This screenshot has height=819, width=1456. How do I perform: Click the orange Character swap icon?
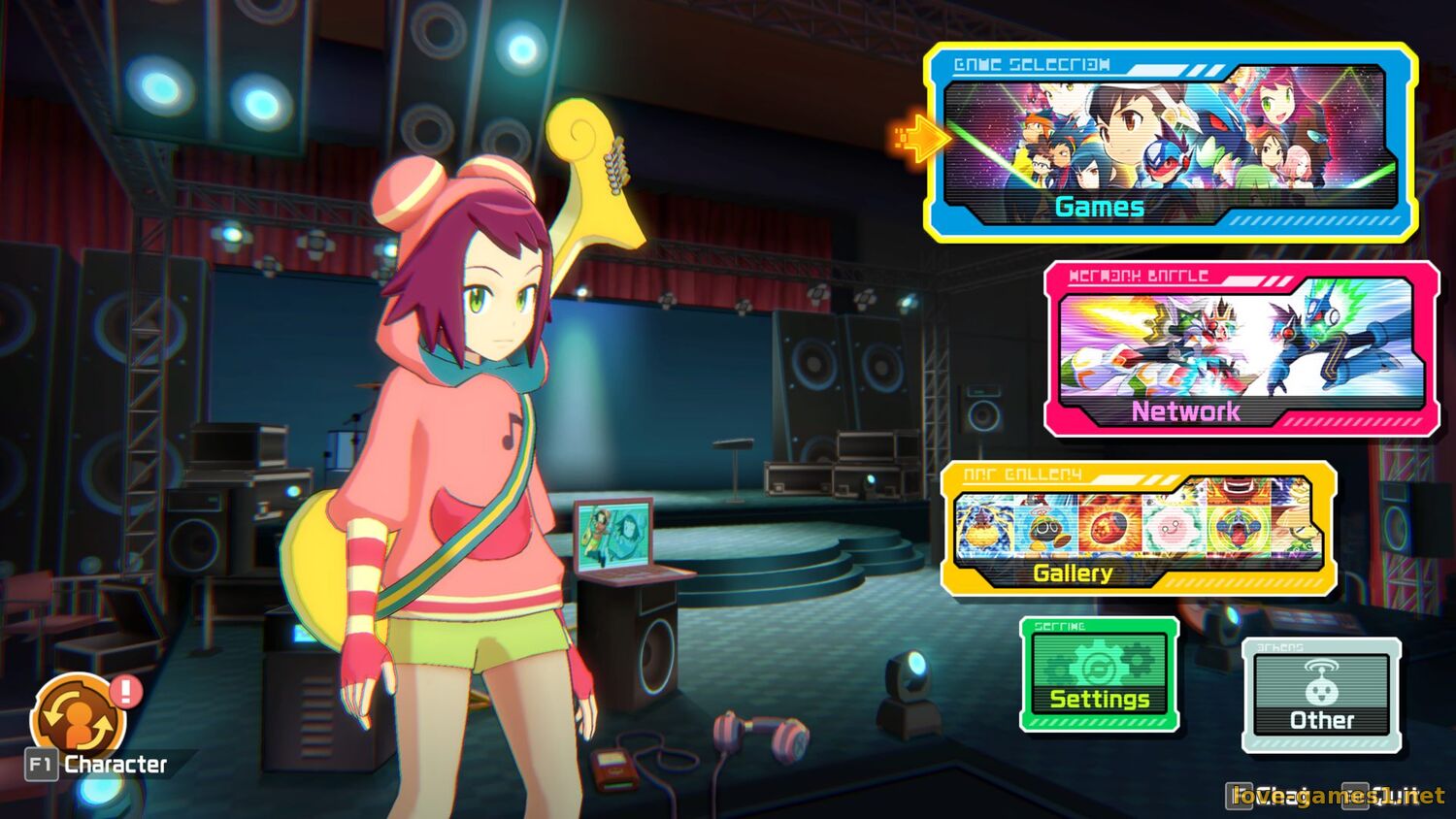pos(78,719)
